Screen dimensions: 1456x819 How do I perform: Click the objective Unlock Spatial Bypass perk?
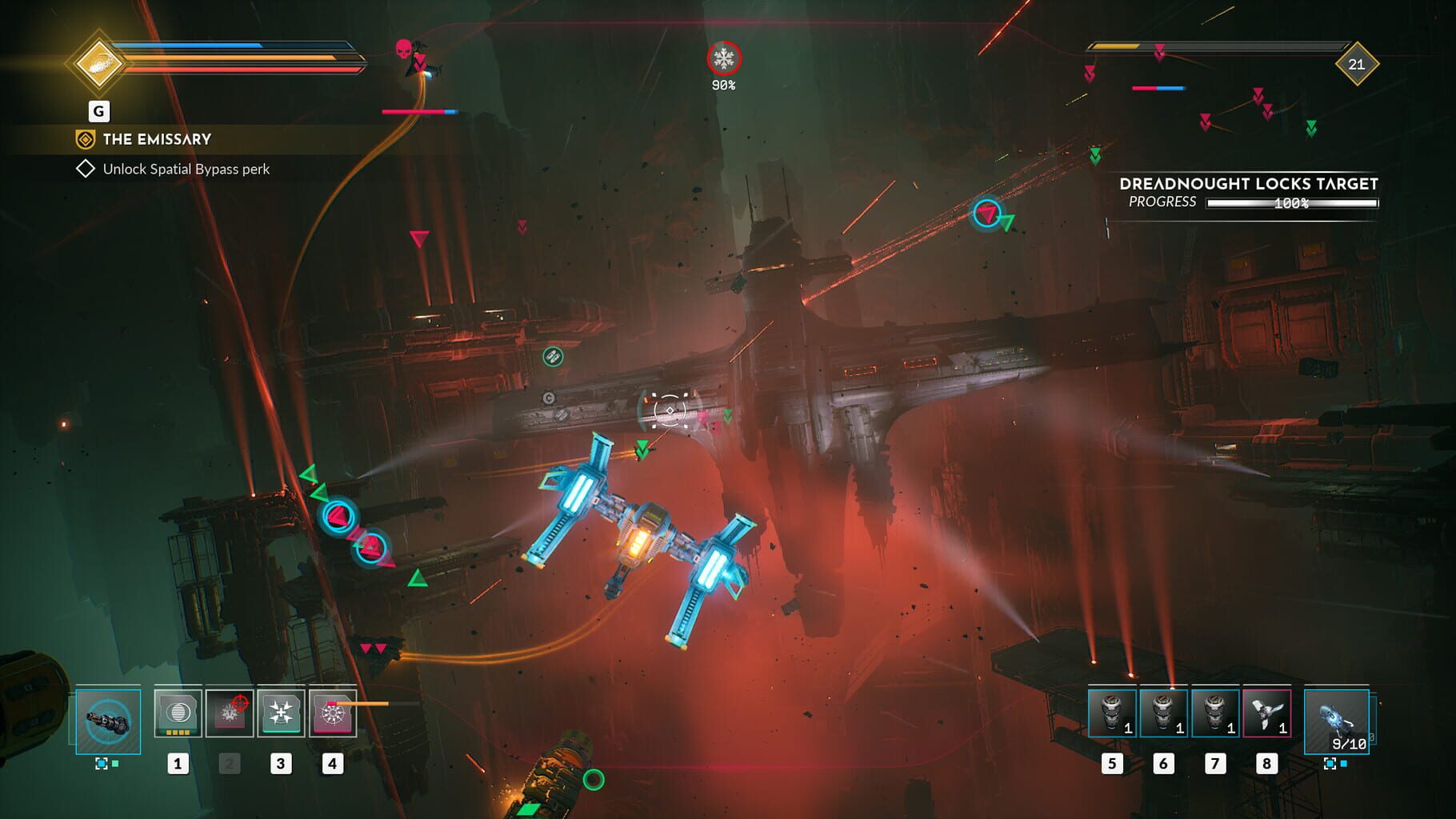(x=184, y=170)
